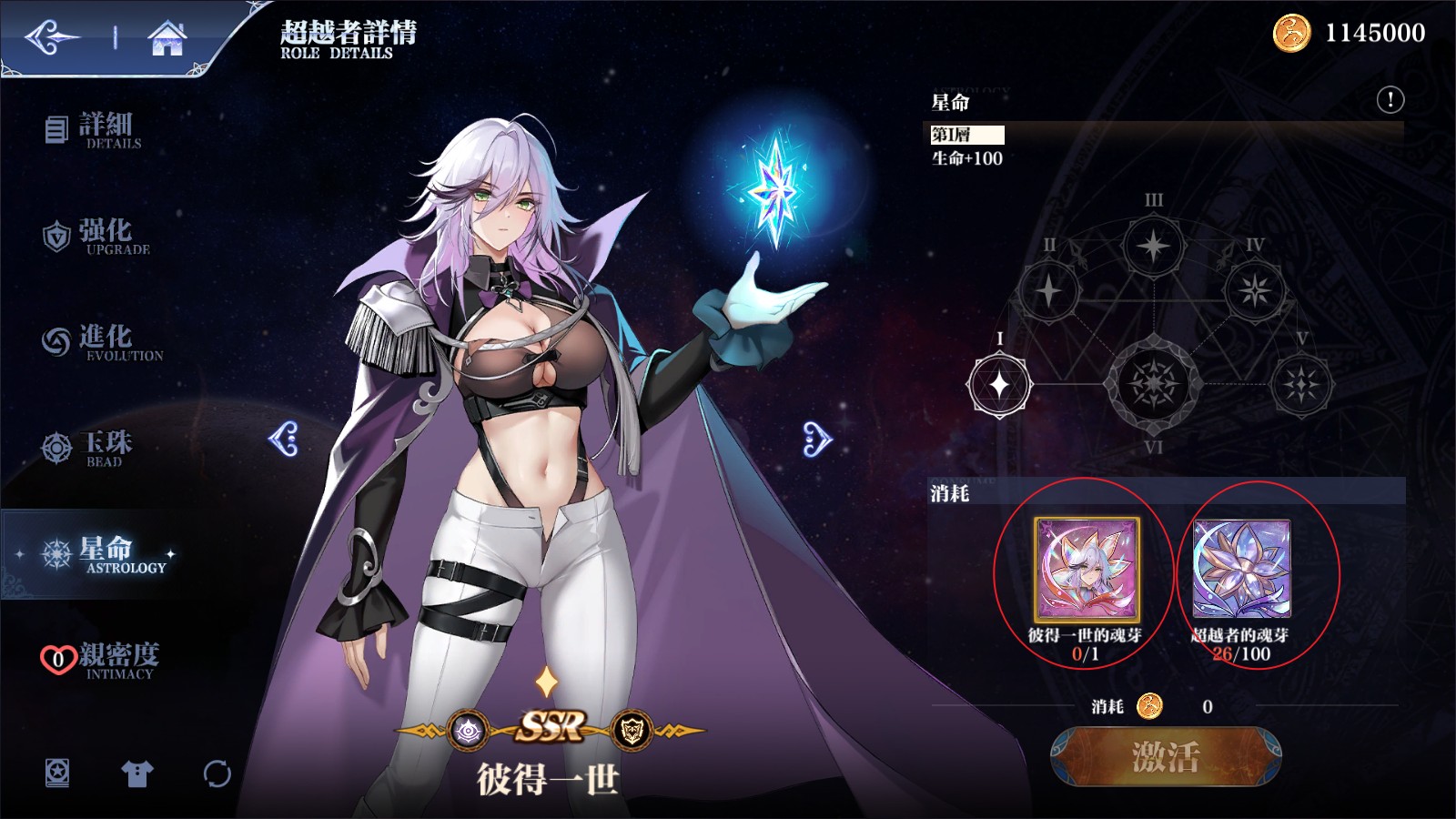Show the next character with right arrow
This screenshot has height=819, width=1456.
(x=816, y=440)
